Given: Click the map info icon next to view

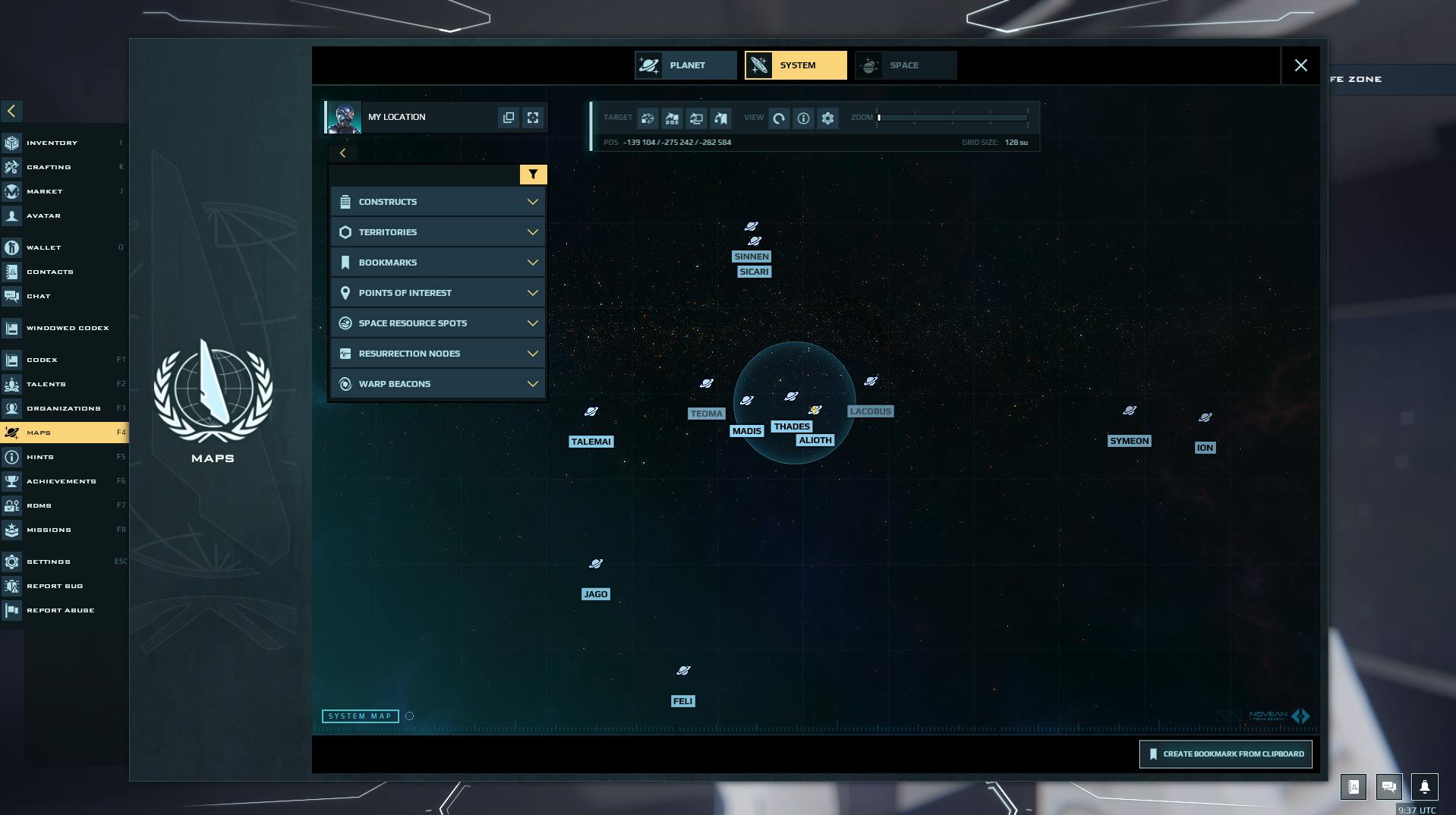Looking at the screenshot, I should pos(803,118).
